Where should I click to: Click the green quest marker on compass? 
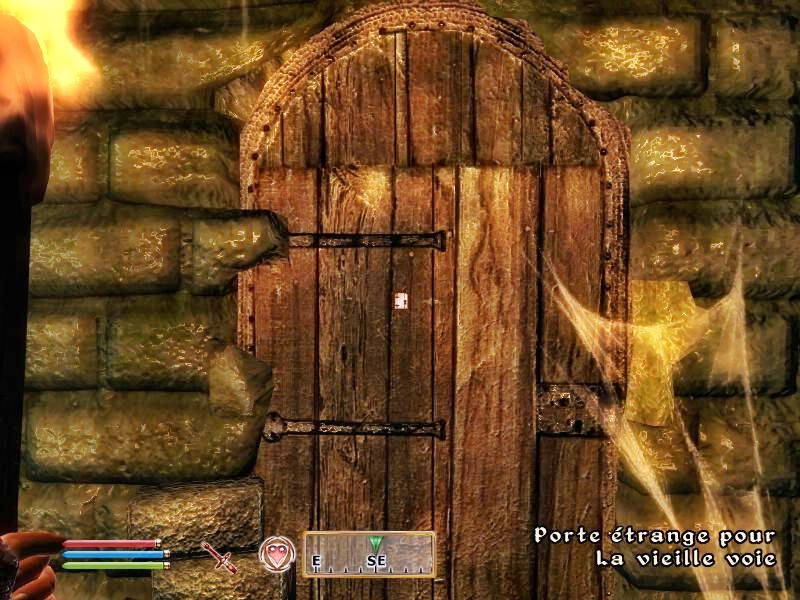click(x=375, y=544)
